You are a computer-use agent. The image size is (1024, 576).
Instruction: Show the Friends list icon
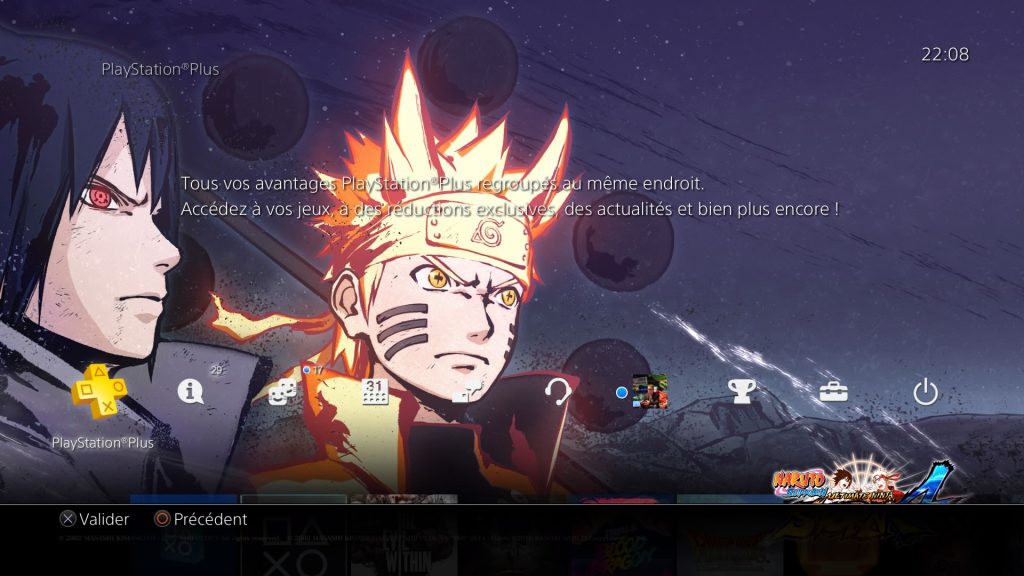[x=283, y=392]
